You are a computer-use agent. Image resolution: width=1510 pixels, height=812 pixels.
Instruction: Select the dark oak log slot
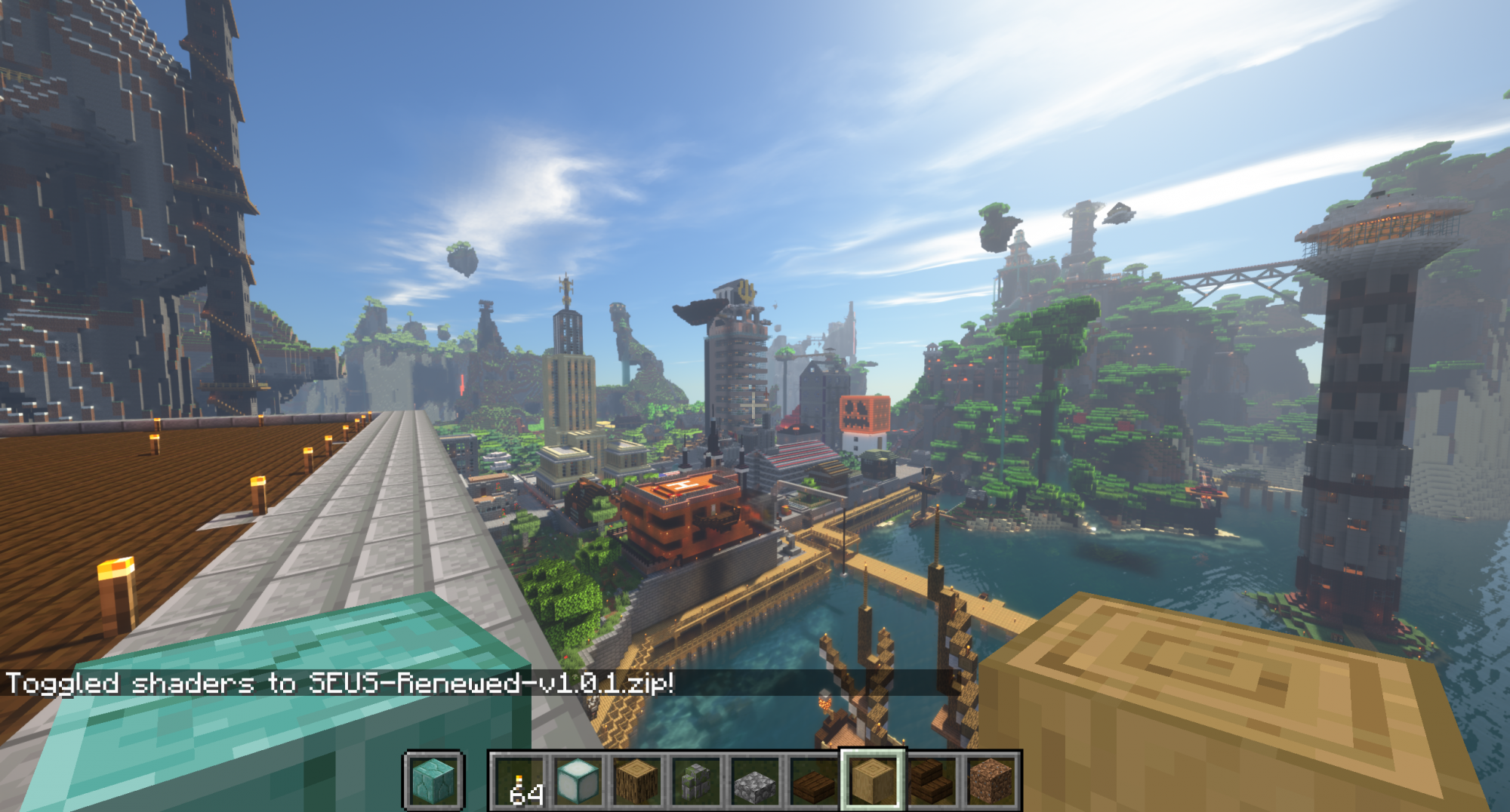637,781
